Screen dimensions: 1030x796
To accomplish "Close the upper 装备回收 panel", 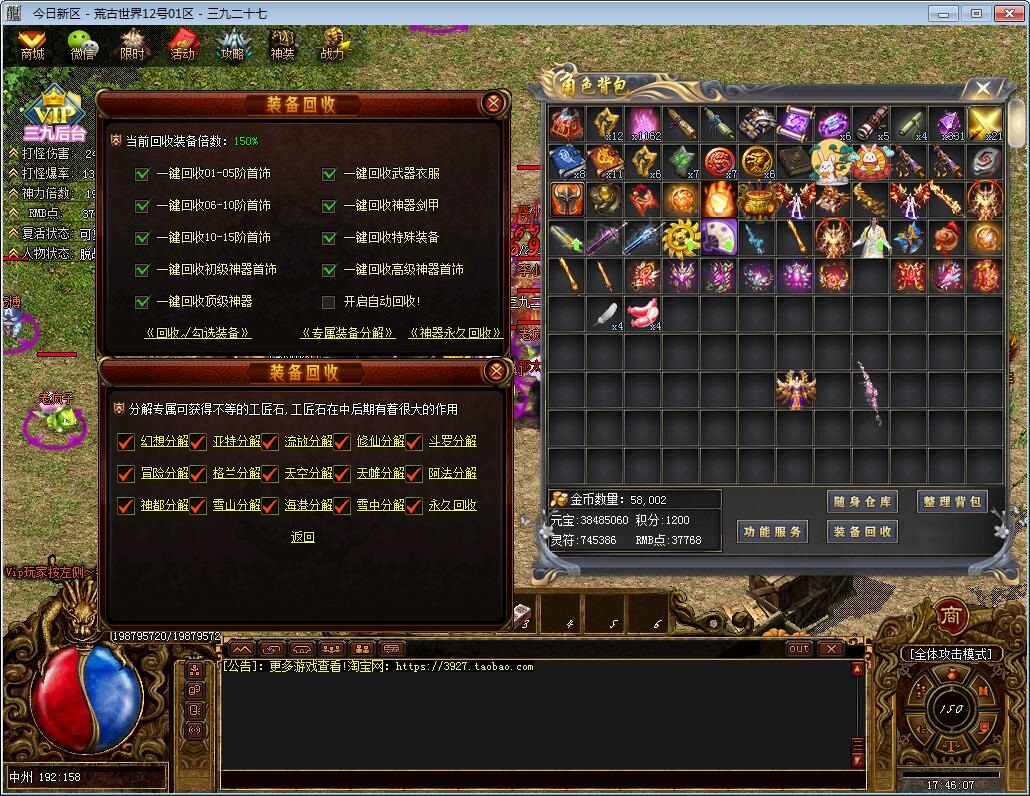I will coord(492,103).
